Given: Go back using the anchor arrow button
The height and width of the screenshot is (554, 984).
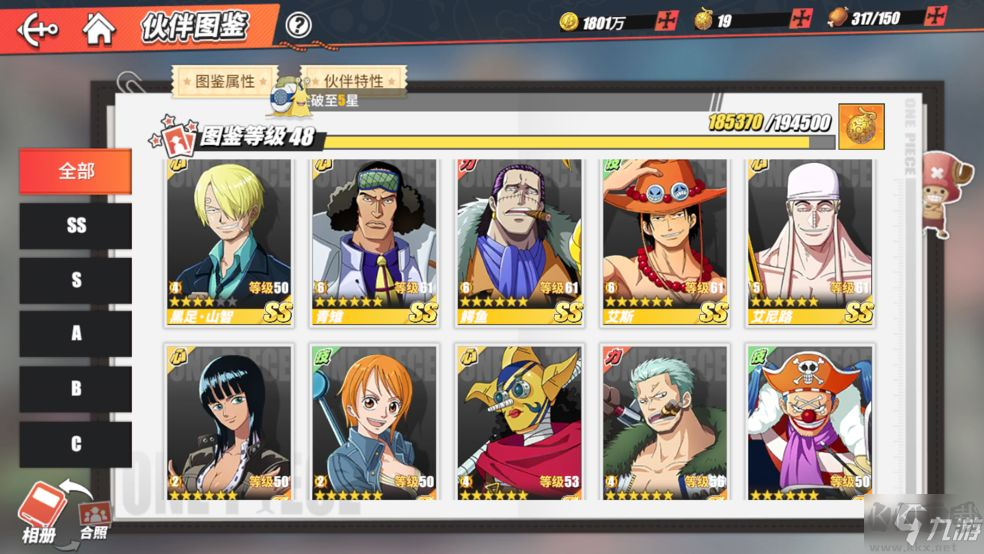Looking at the screenshot, I should (x=37, y=27).
